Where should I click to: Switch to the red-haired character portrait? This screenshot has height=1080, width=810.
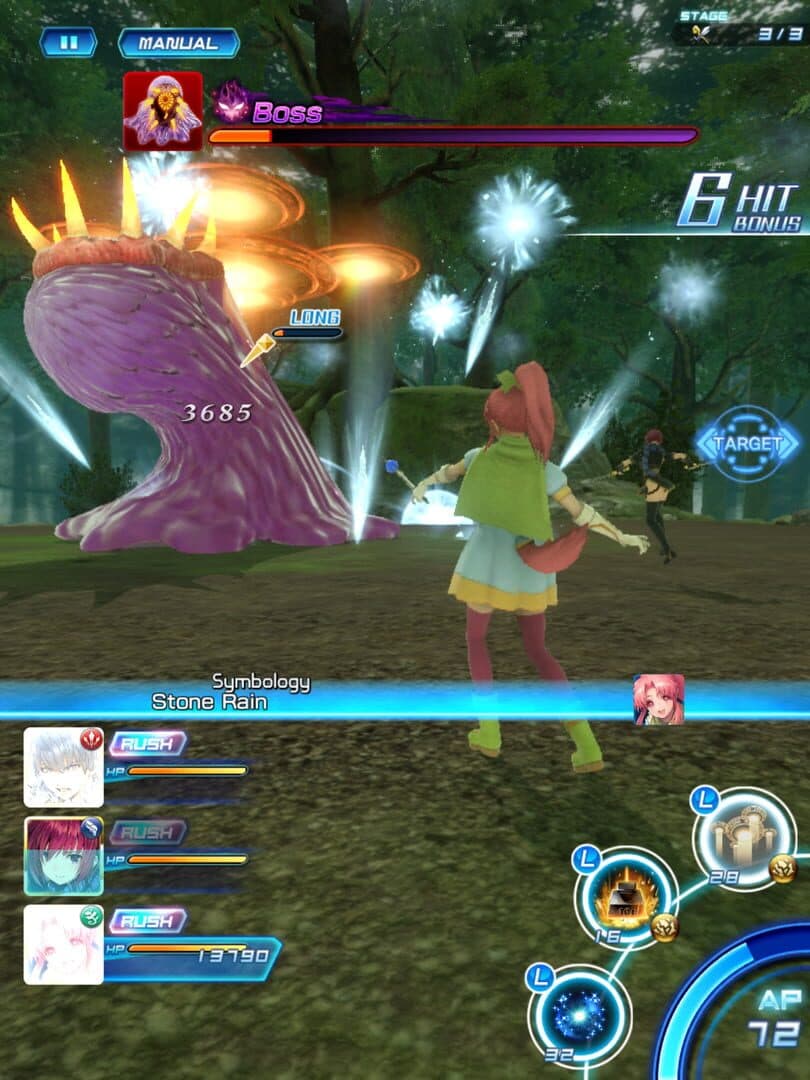click(63, 855)
